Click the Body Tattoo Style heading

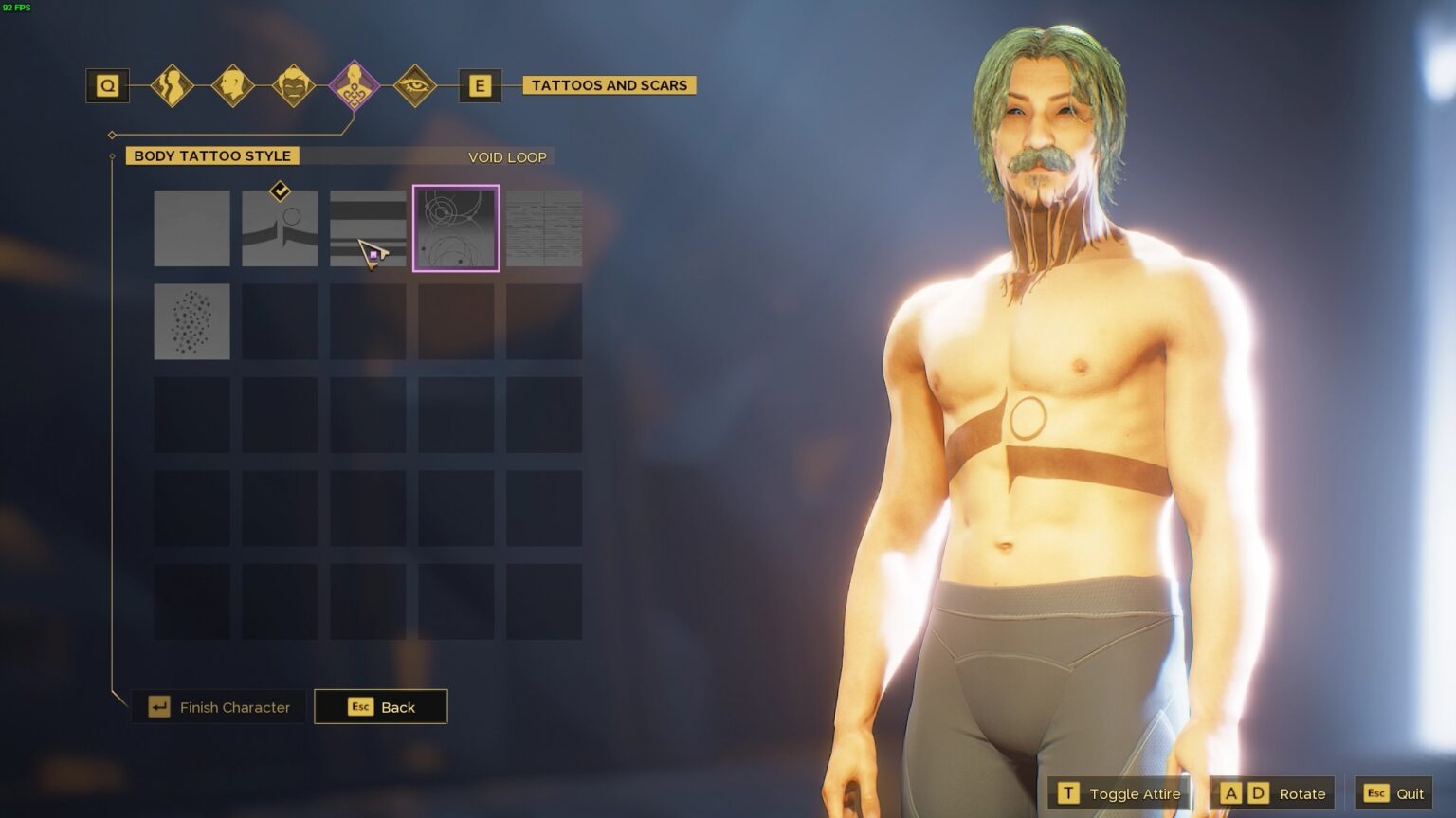(210, 155)
